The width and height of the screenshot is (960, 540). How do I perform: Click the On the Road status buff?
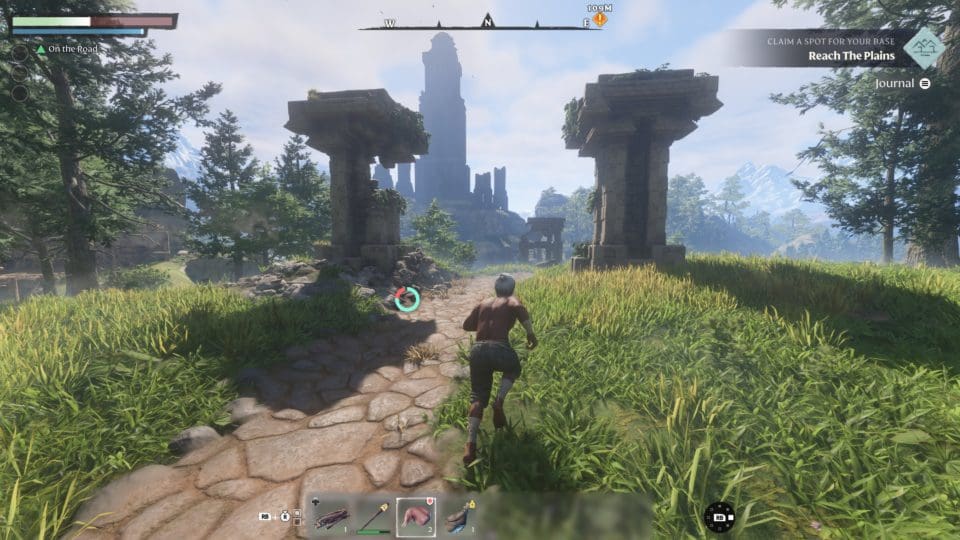pos(68,49)
